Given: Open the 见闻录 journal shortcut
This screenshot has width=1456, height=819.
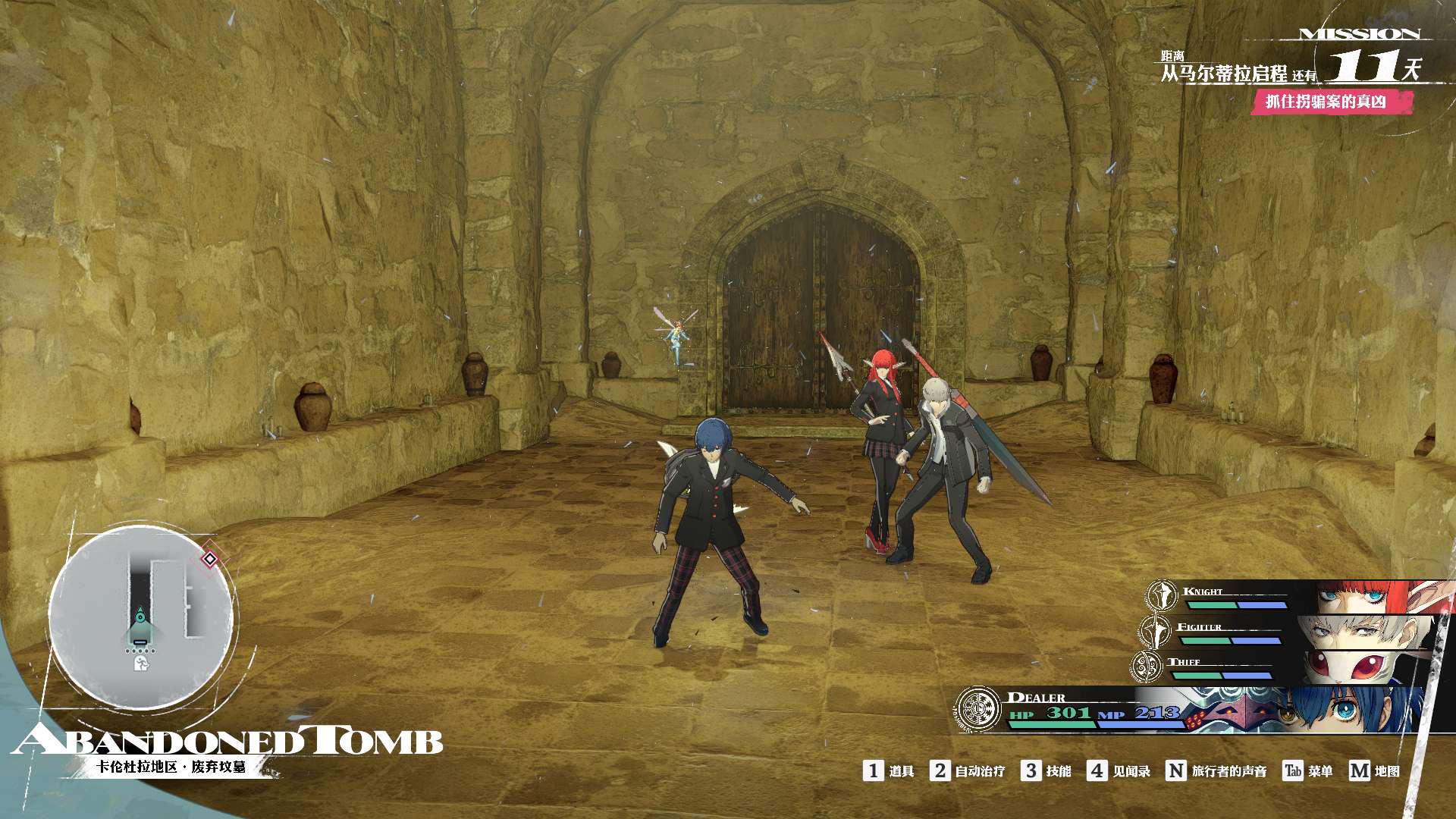Looking at the screenshot, I should coord(1119,771).
